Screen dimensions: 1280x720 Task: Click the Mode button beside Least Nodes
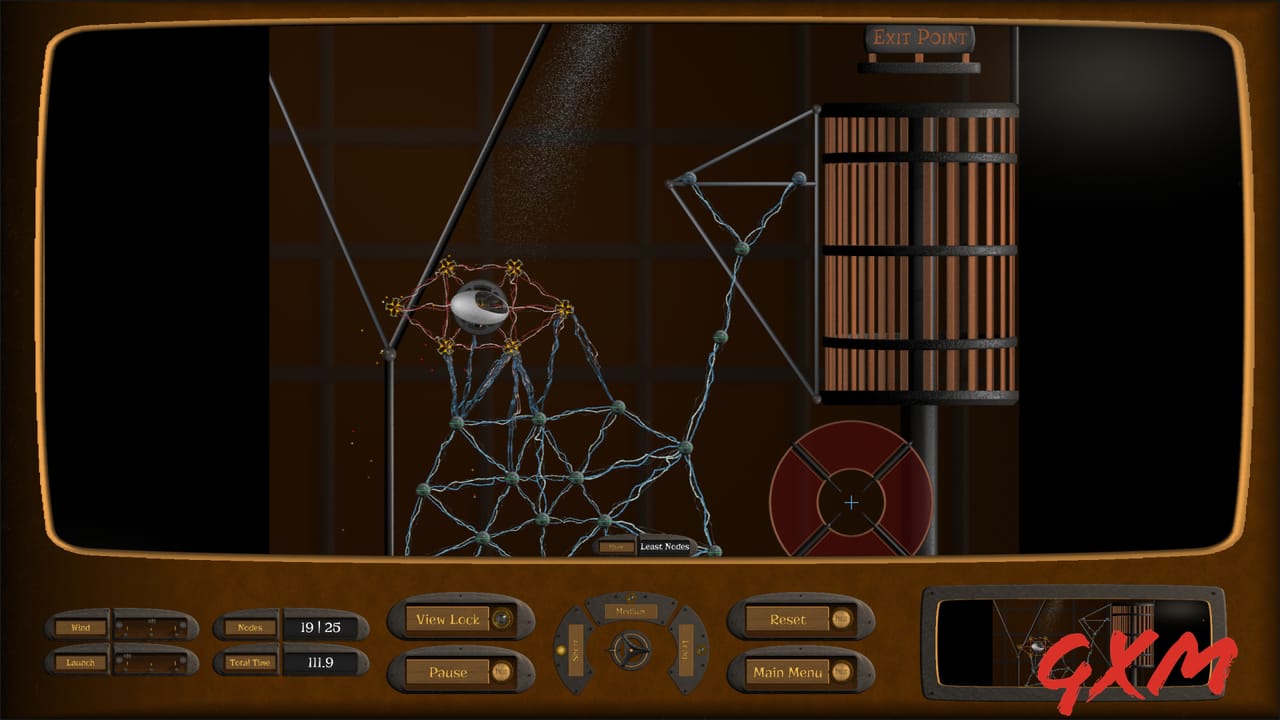[x=616, y=547]
